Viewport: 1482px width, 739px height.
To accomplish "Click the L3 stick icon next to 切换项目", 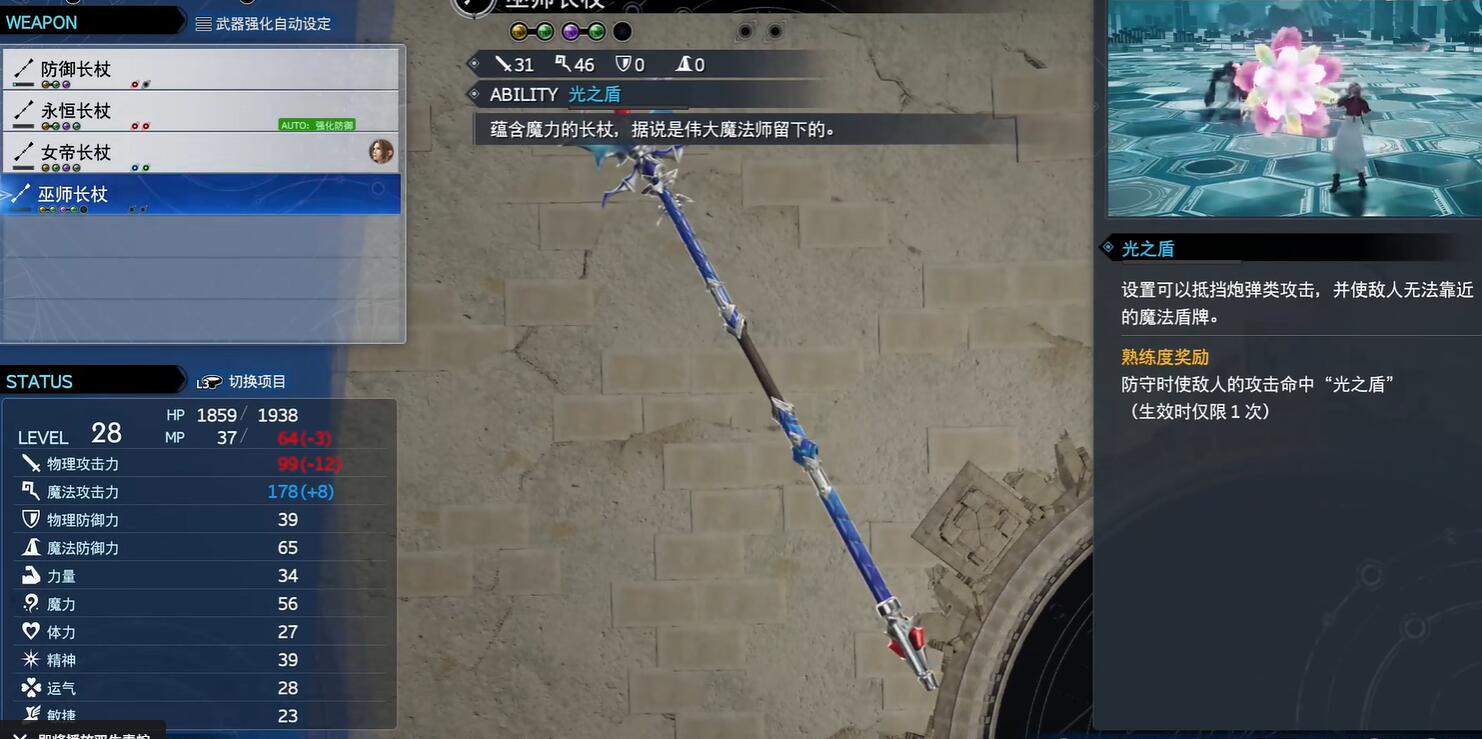I will [208, 380].
